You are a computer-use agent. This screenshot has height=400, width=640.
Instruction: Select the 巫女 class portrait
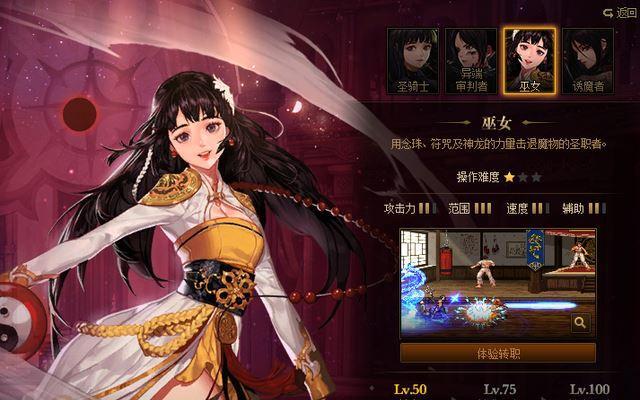coord(529,60)
